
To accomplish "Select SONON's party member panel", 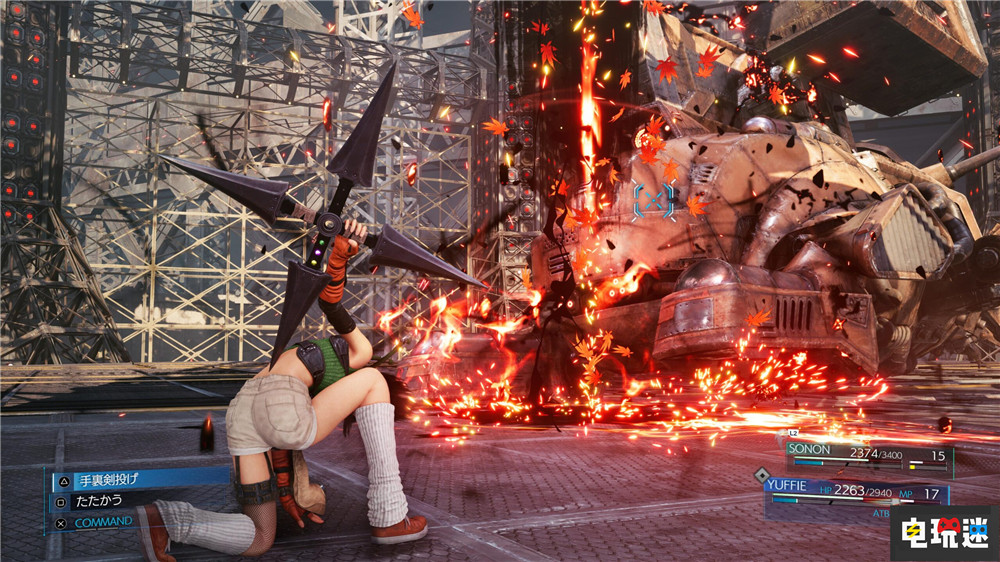I will (x=868, y=456).
